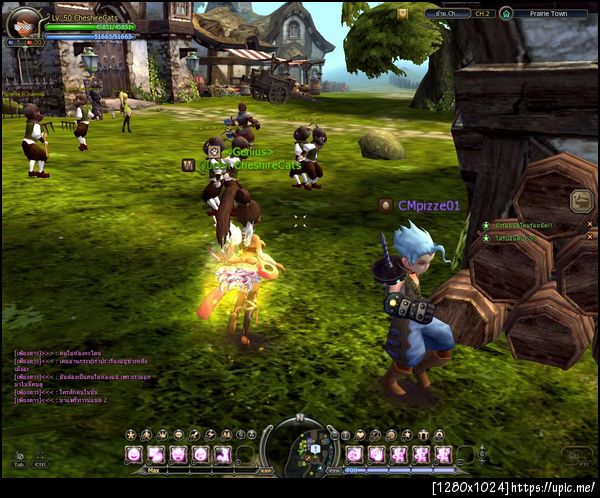Select the yellow flag icon at the top
The width and height of the screenshot is (600, 498).
tap(402, 13)
